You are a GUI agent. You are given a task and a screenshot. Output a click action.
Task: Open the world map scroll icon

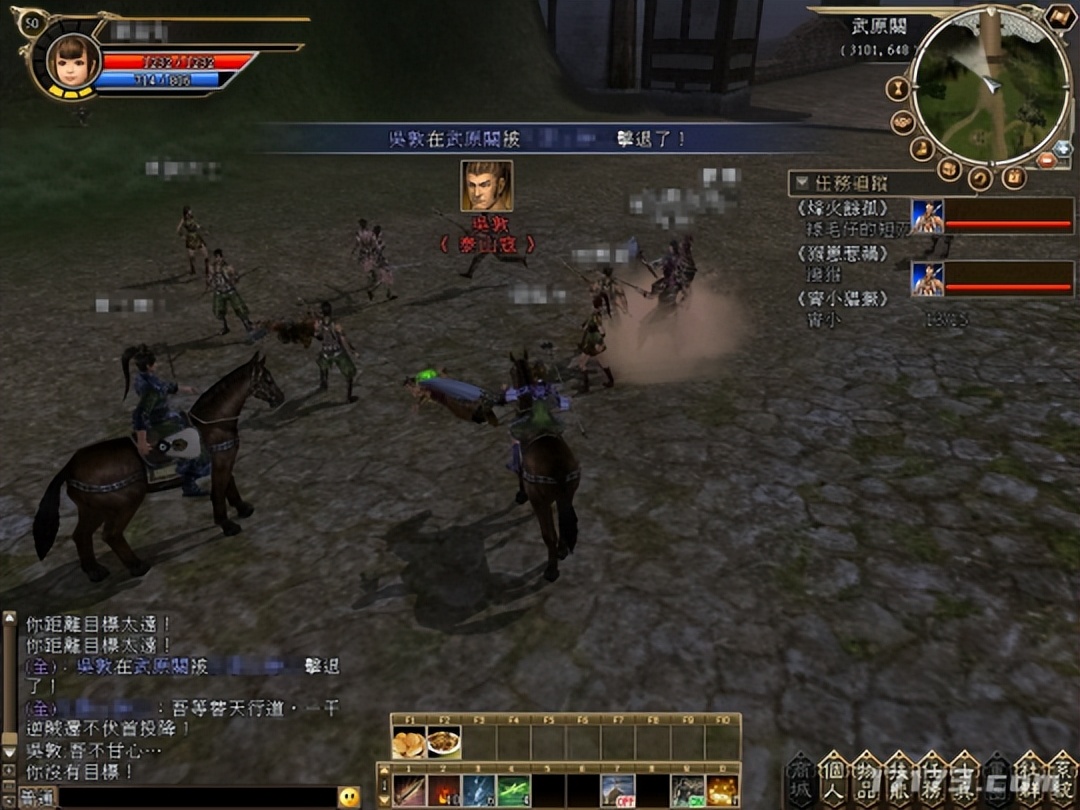1059,17
